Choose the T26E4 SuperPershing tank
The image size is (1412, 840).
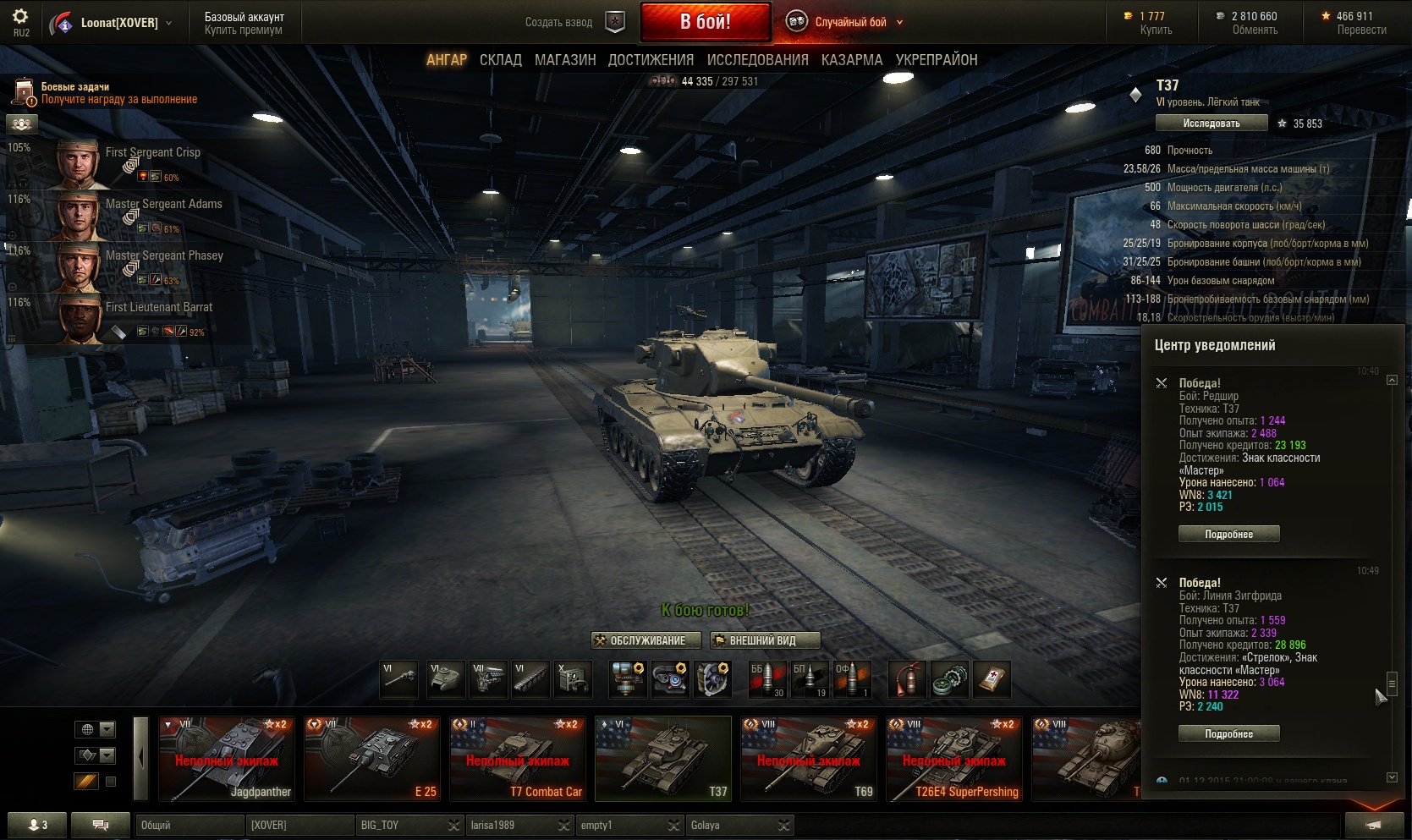954,759
